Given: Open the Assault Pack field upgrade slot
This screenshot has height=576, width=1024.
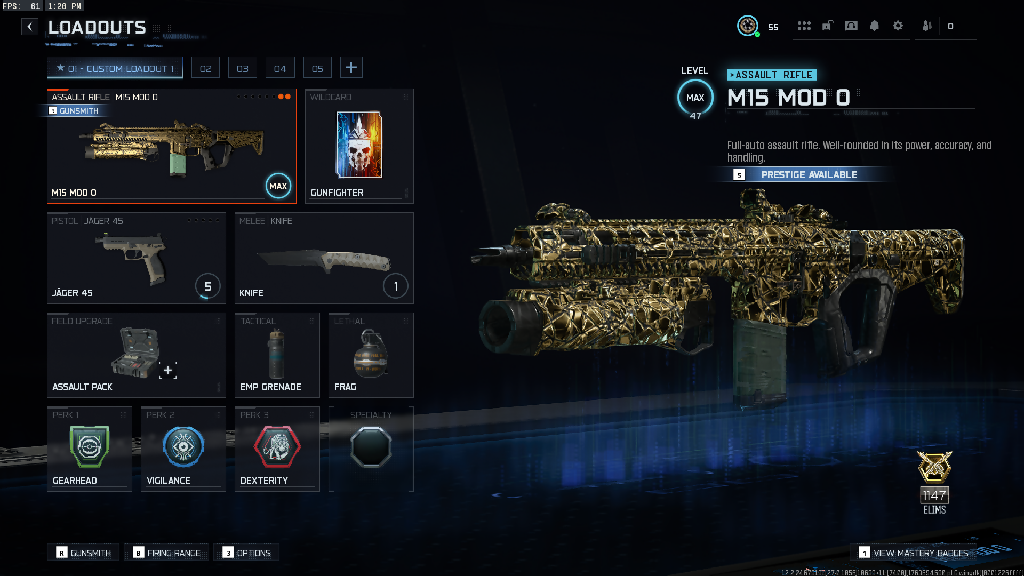Looking at the screenshot, I should (136, 355).
